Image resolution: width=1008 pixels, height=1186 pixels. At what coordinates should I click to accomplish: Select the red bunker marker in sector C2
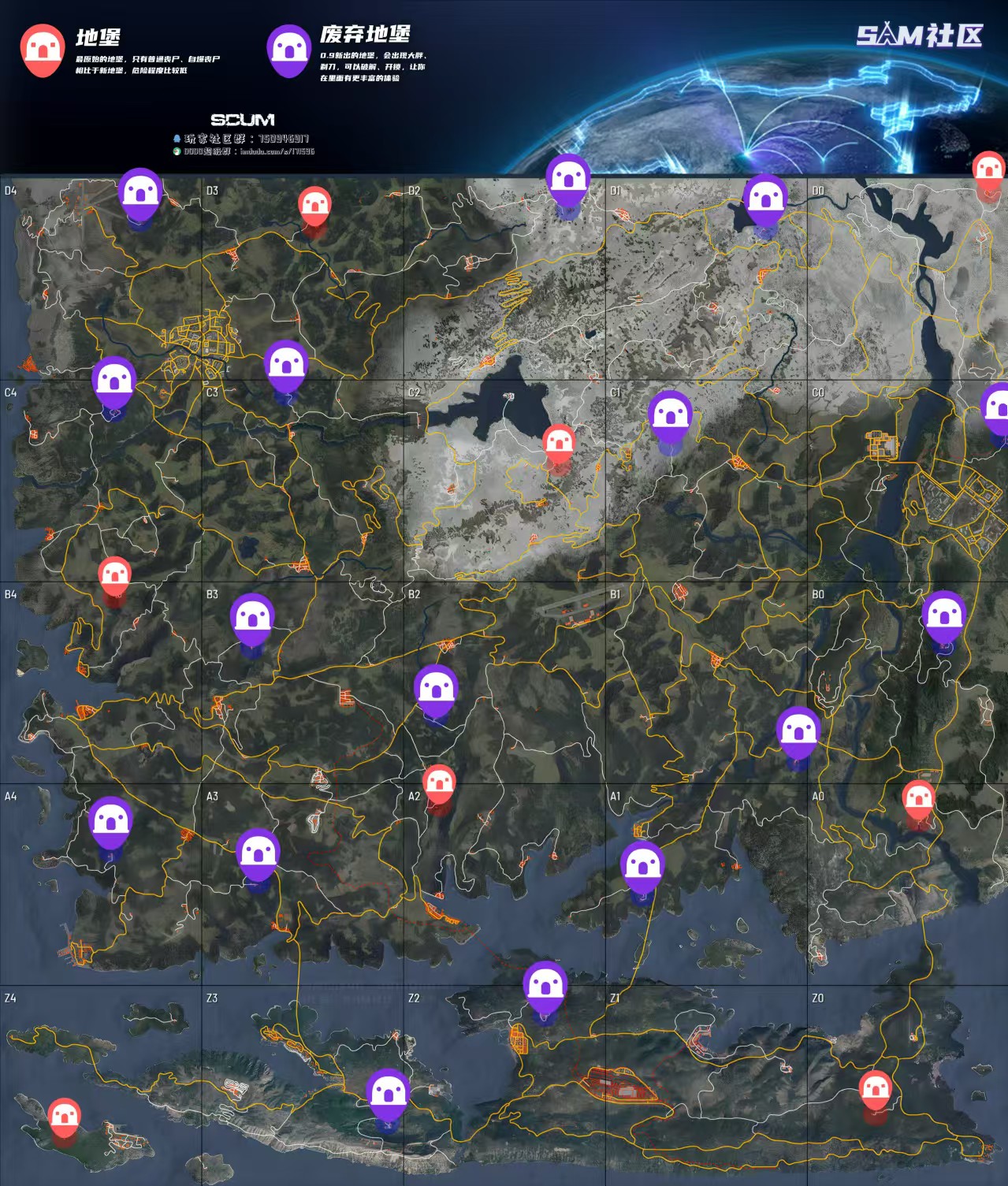[559, 444]
